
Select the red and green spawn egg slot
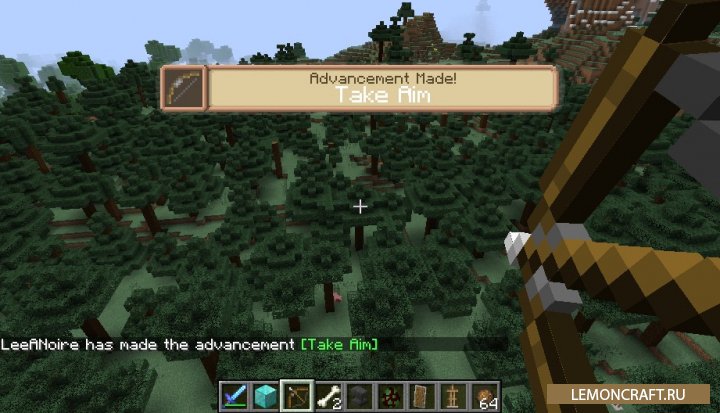pyautogui.click(x=392, y=396)
